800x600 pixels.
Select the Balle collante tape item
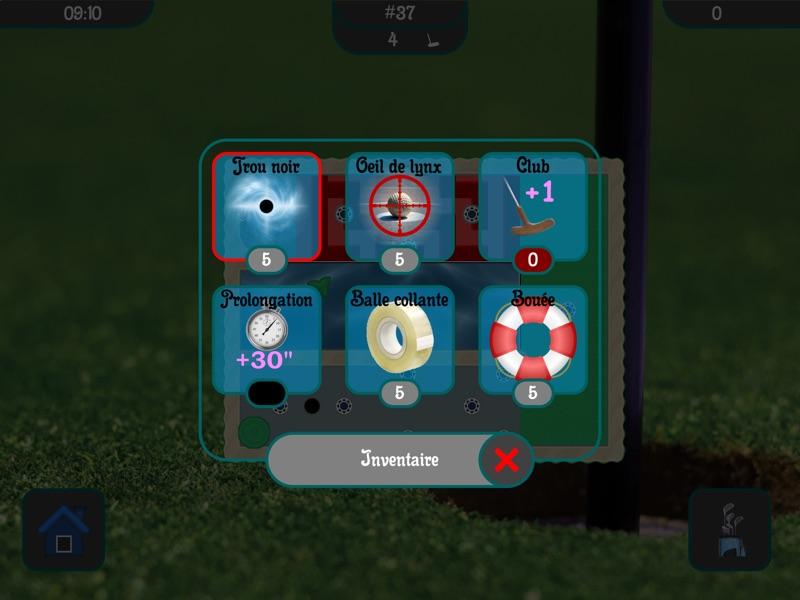399,338
